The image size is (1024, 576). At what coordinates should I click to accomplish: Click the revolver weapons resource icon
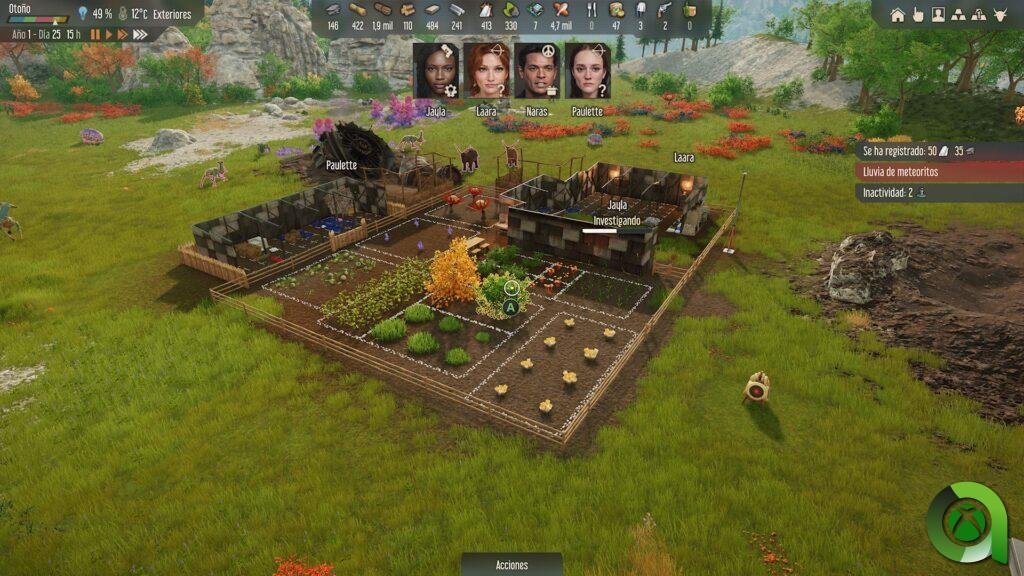[664, 10]
